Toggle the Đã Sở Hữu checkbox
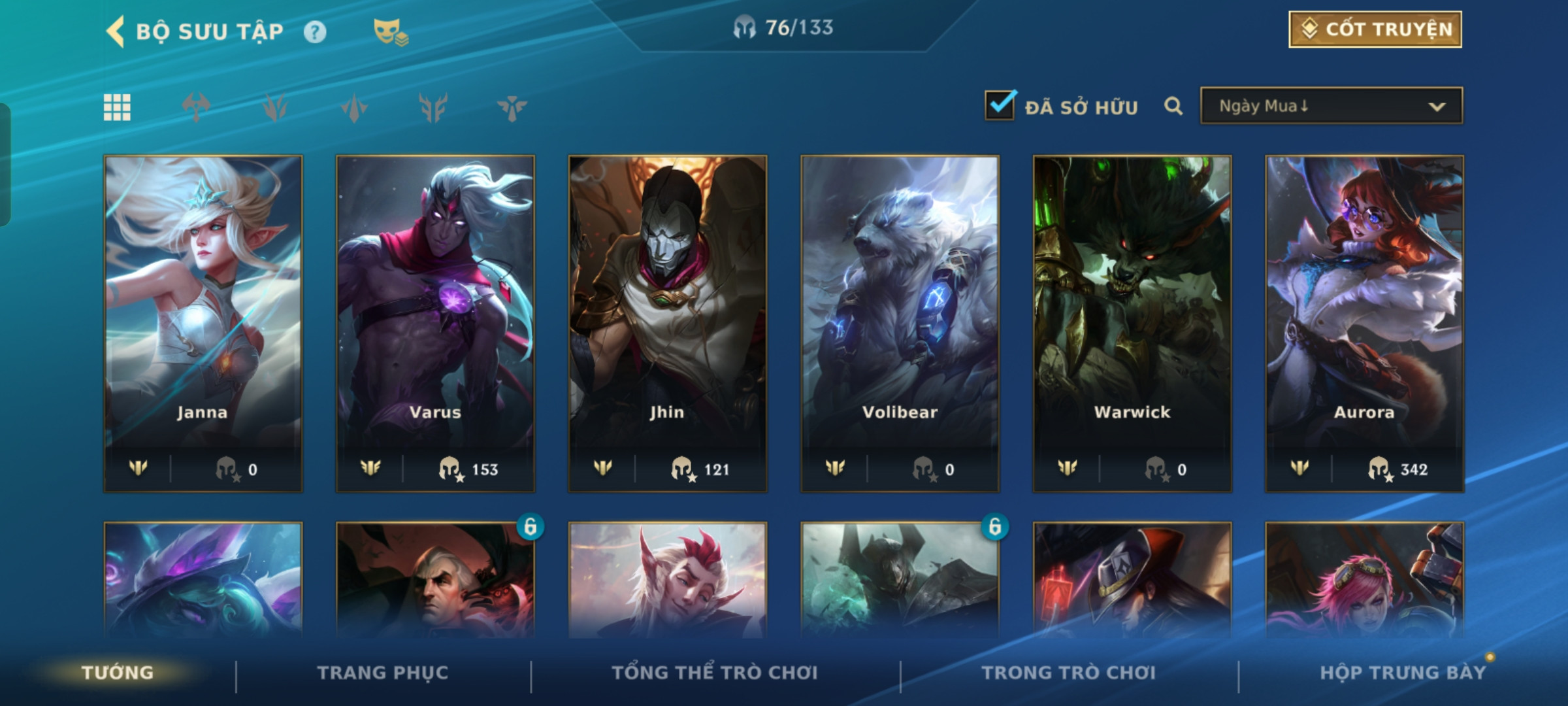This screenshot has width=1568, height=706. click(1000, 105)
